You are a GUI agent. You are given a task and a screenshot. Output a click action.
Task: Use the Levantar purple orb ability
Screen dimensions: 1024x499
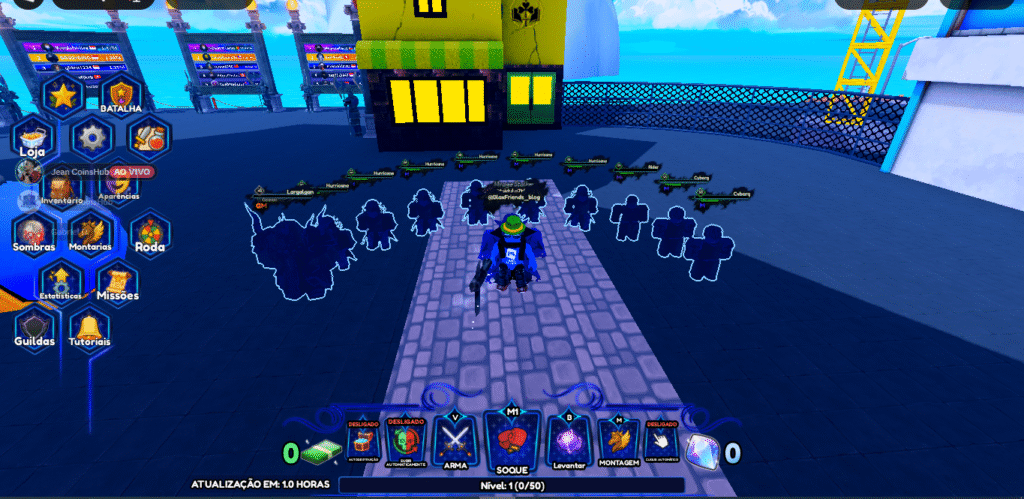pyautogui.click(x=567, y=442)
